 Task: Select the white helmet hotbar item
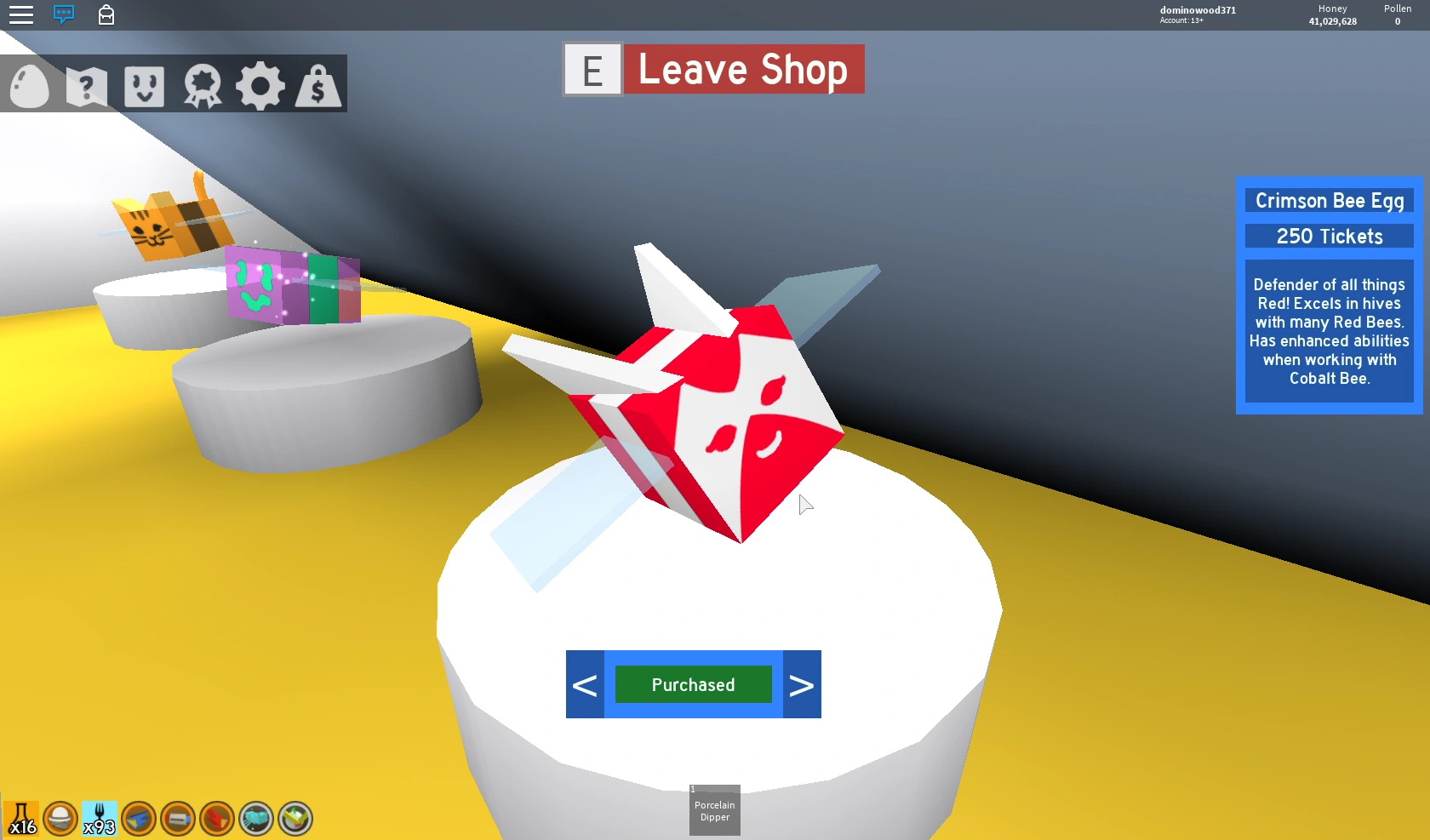[60, 819]
